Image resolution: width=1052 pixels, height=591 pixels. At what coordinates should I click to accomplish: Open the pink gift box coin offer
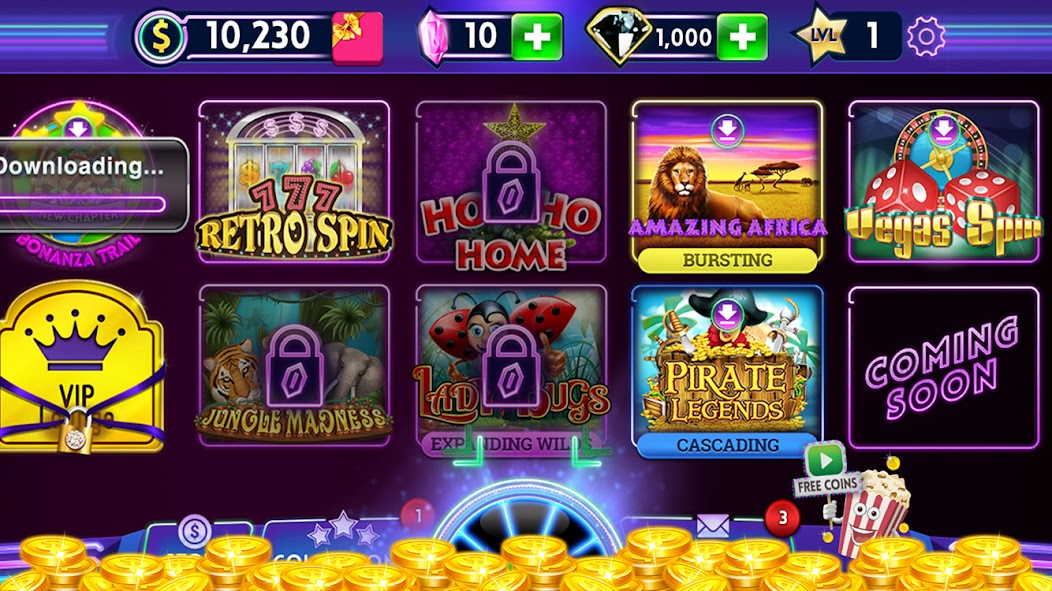point(357,37)
